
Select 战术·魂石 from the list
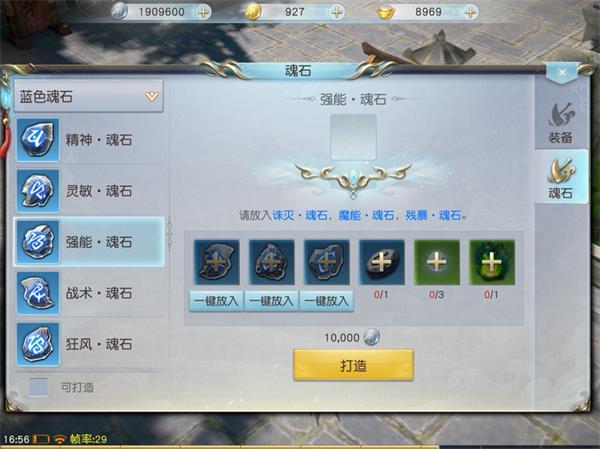(89, 293)
